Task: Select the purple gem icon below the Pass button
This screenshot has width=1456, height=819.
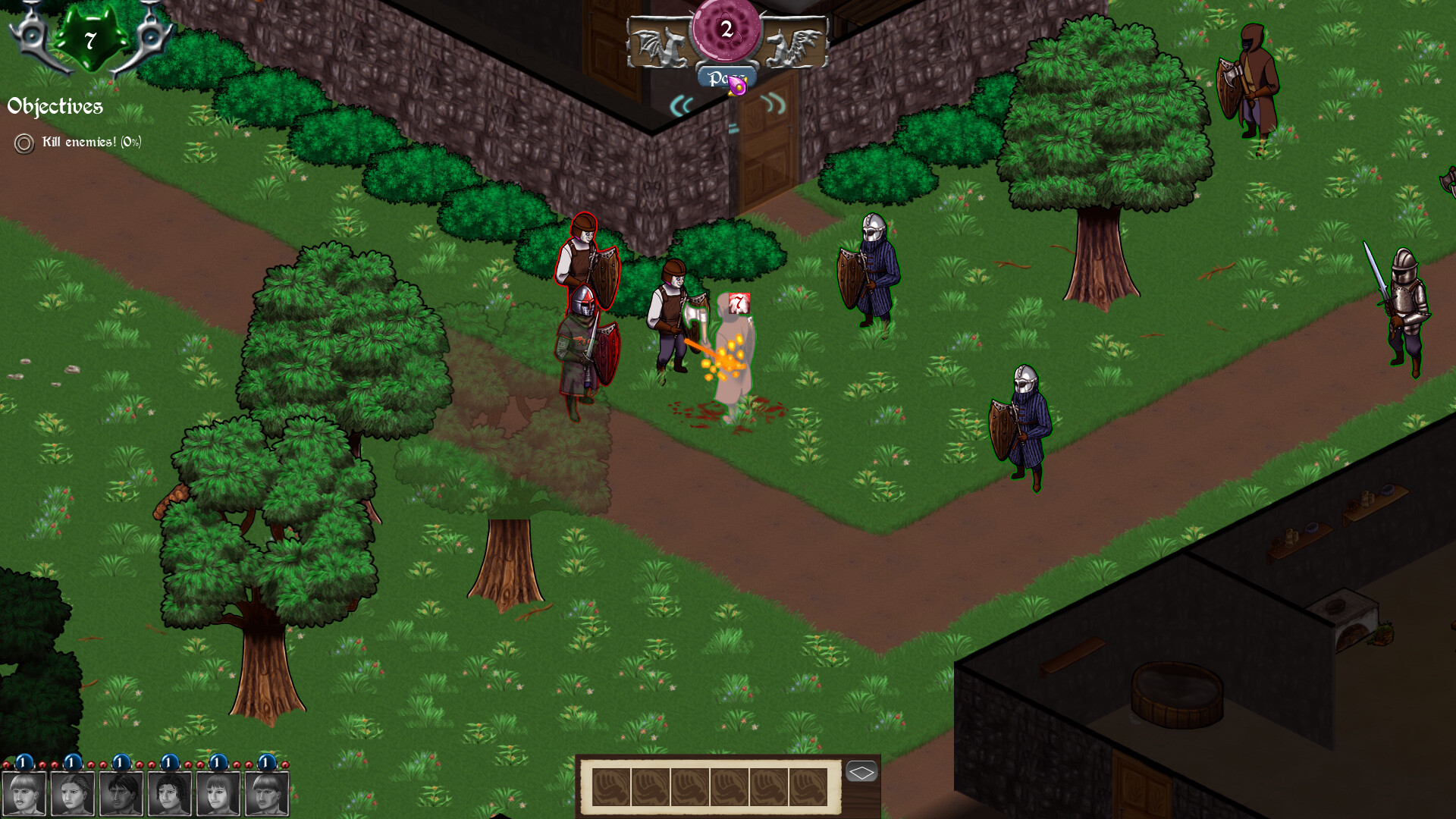Action: coord(737,86)
